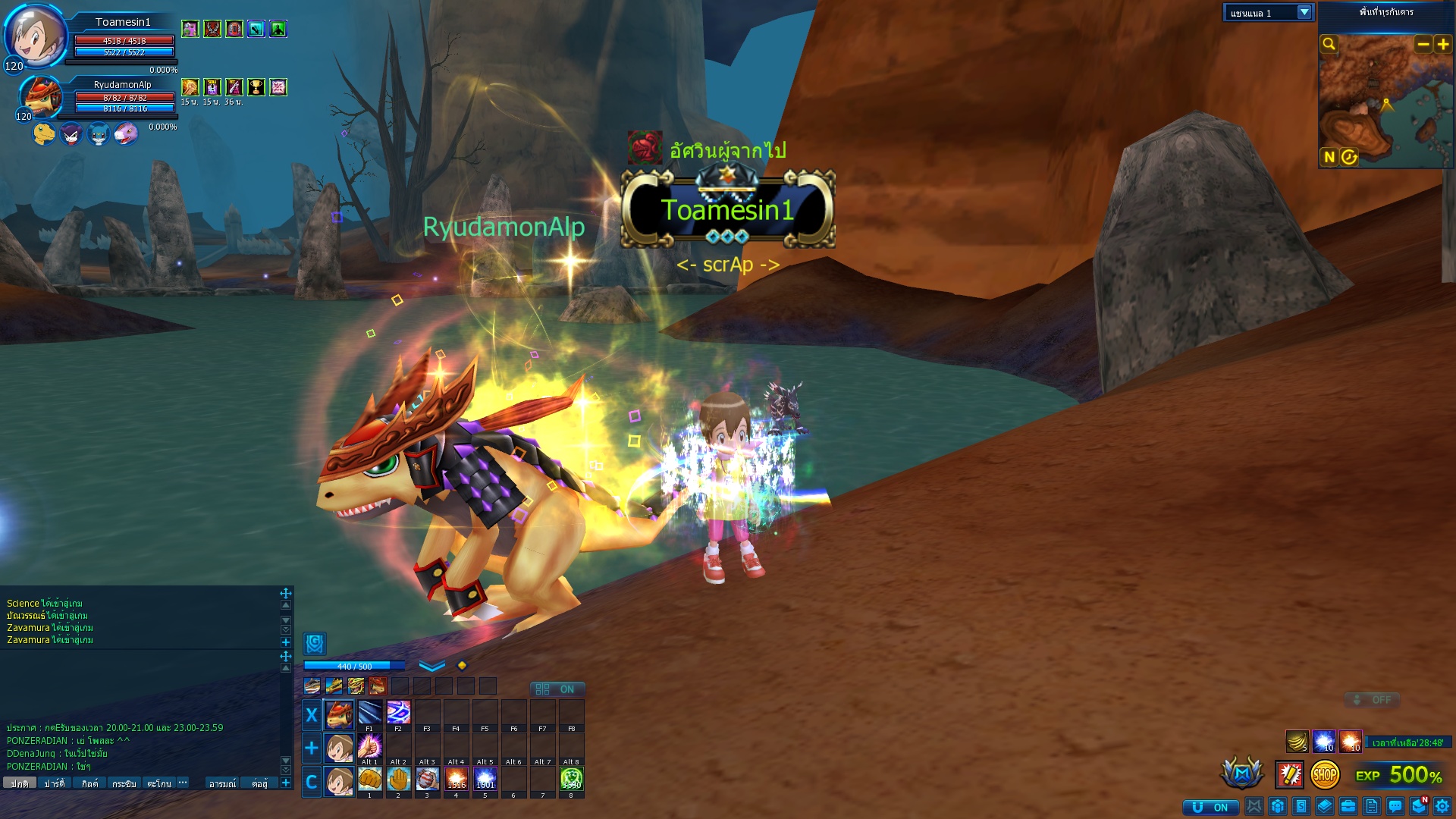
Task: Zoom out on the minimap
Action: (1423, 44)
